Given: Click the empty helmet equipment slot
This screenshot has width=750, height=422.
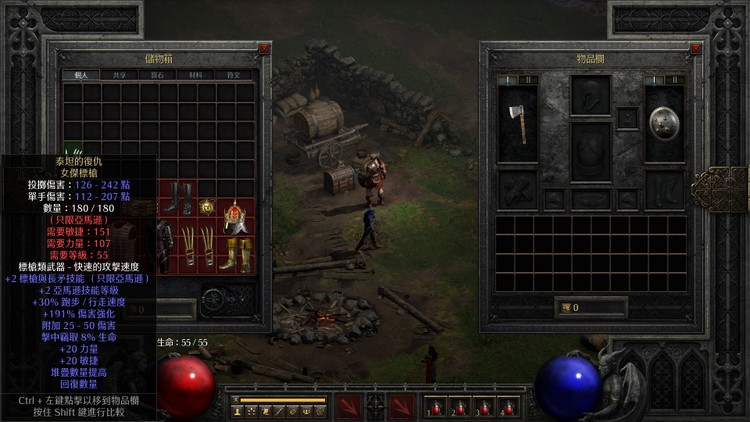Looking at the screenshot, I should coord(591,96).
